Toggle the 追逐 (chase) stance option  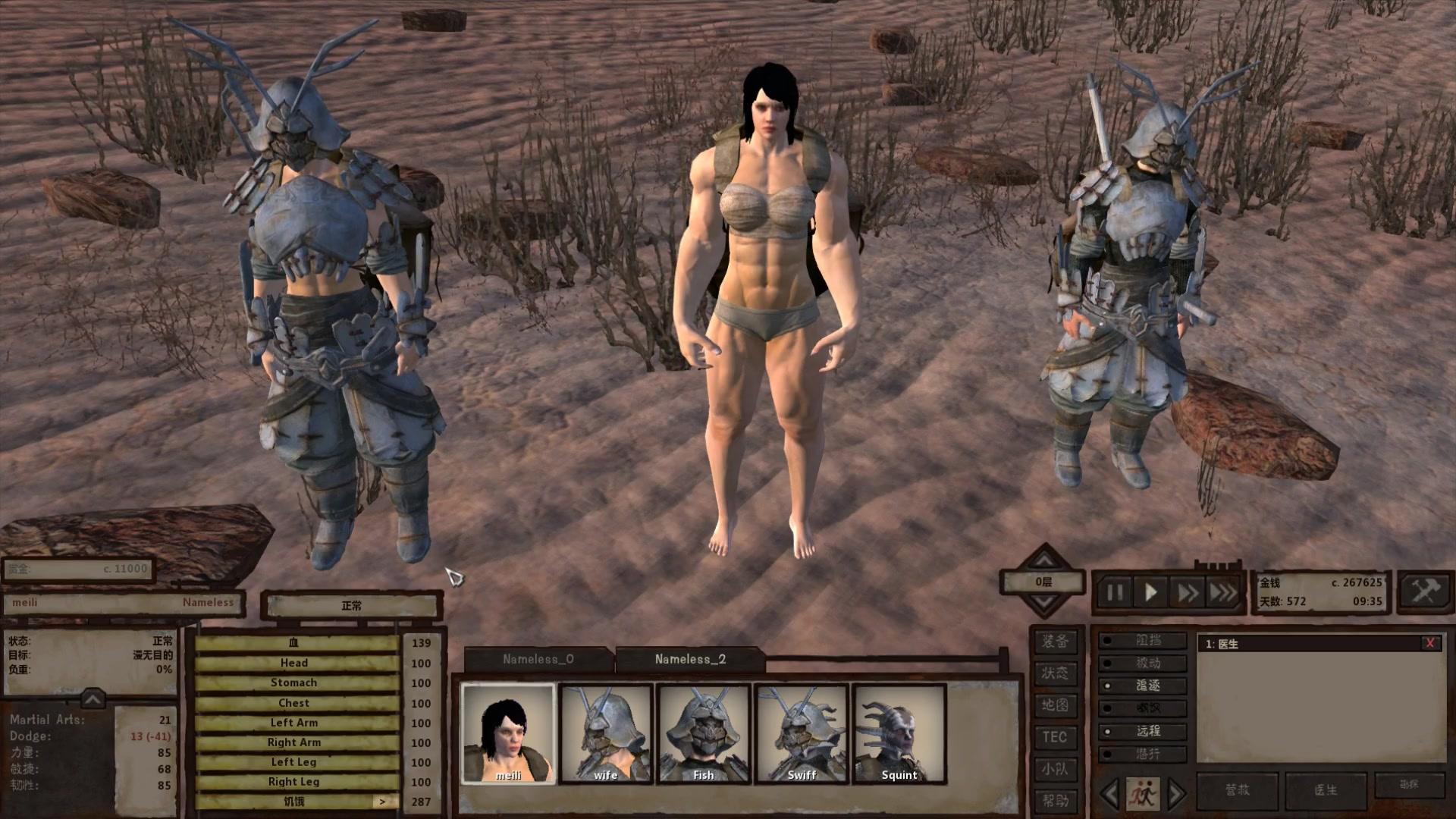click(1144, 686)
